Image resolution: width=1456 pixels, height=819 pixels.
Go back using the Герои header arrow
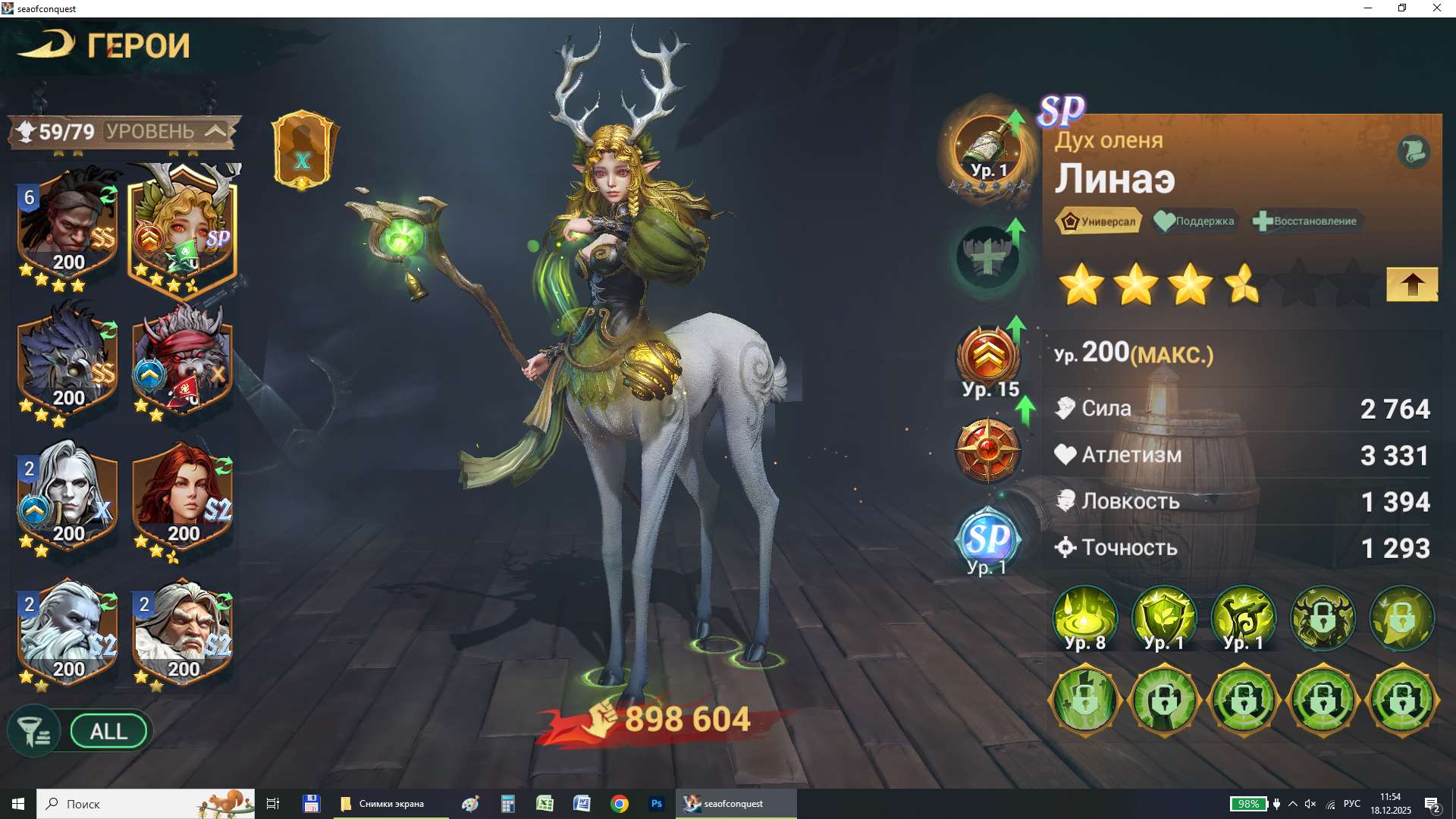(x=47, y=44)
